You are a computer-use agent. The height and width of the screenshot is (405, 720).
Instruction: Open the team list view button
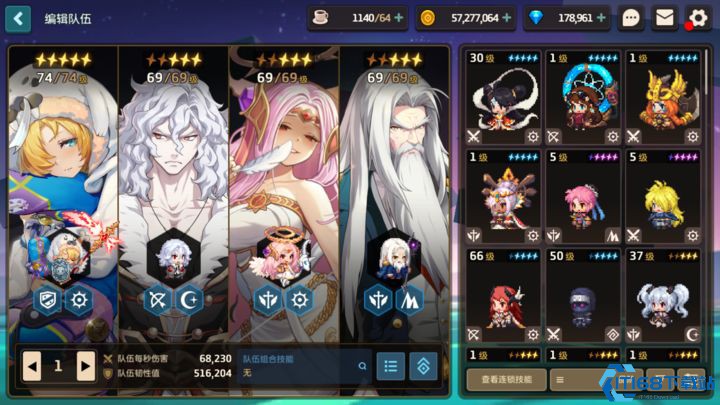tap(390, 366)
